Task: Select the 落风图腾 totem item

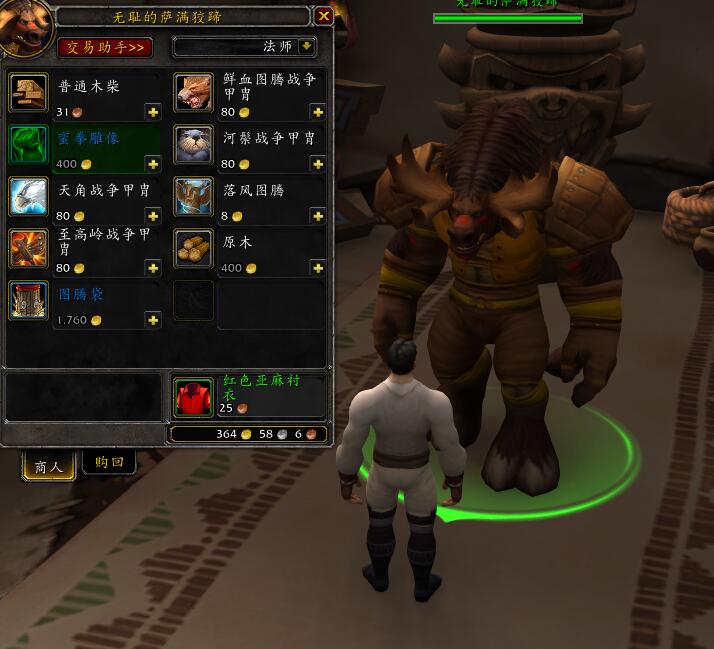Action: pos(195,197)
